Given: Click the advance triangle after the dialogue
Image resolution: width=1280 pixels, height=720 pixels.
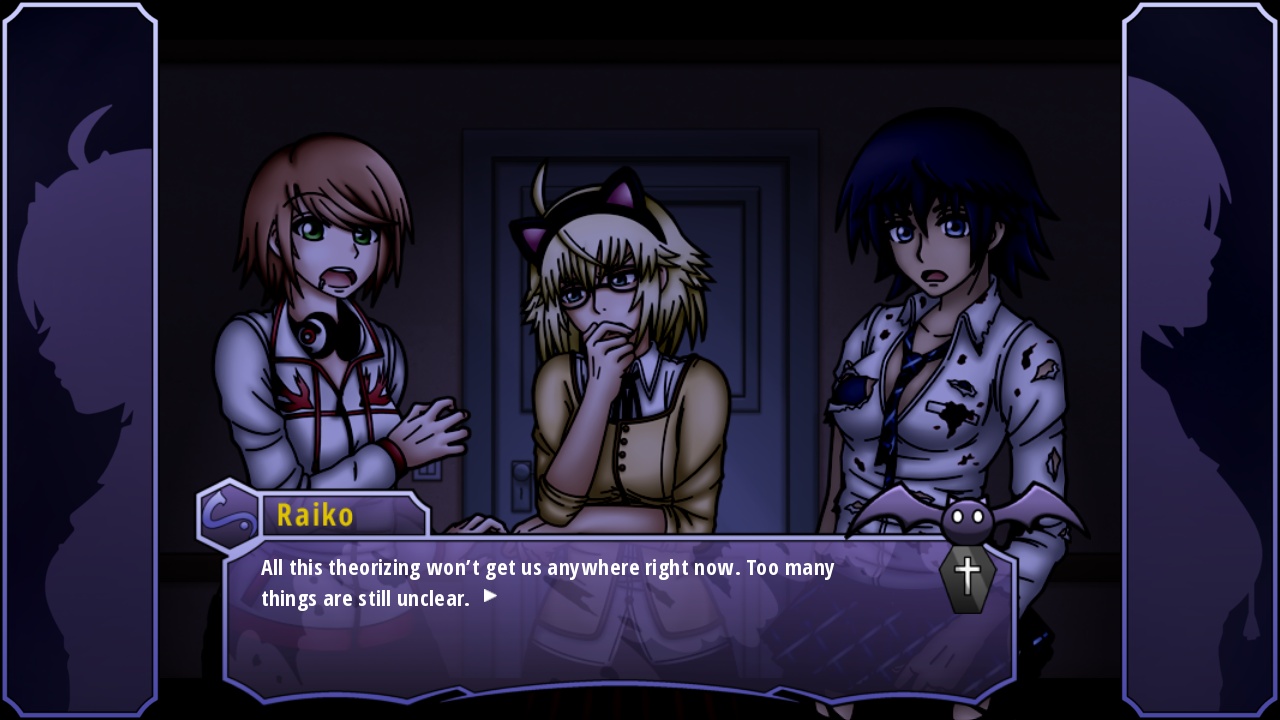Looking at the screenshot, I should (x=489, y=594).
